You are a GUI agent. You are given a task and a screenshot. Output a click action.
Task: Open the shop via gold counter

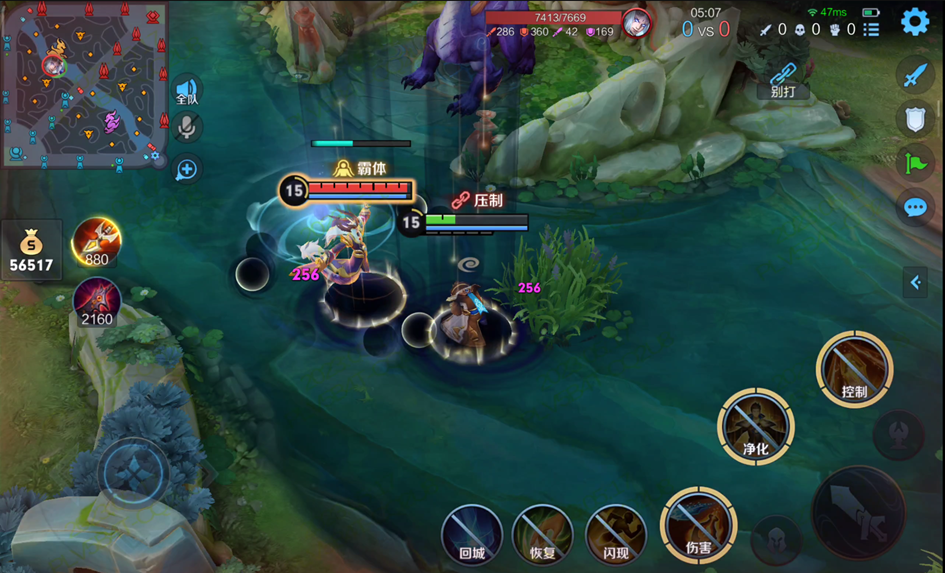point(33,251)
